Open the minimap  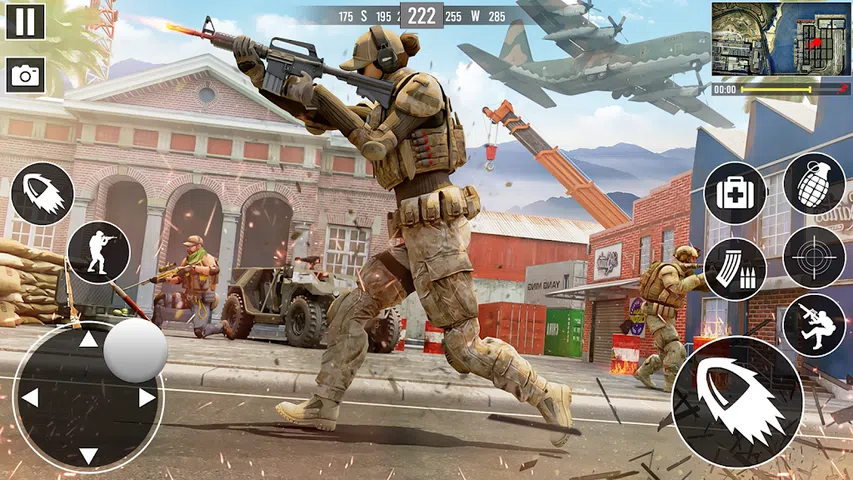tap(781, 39)
